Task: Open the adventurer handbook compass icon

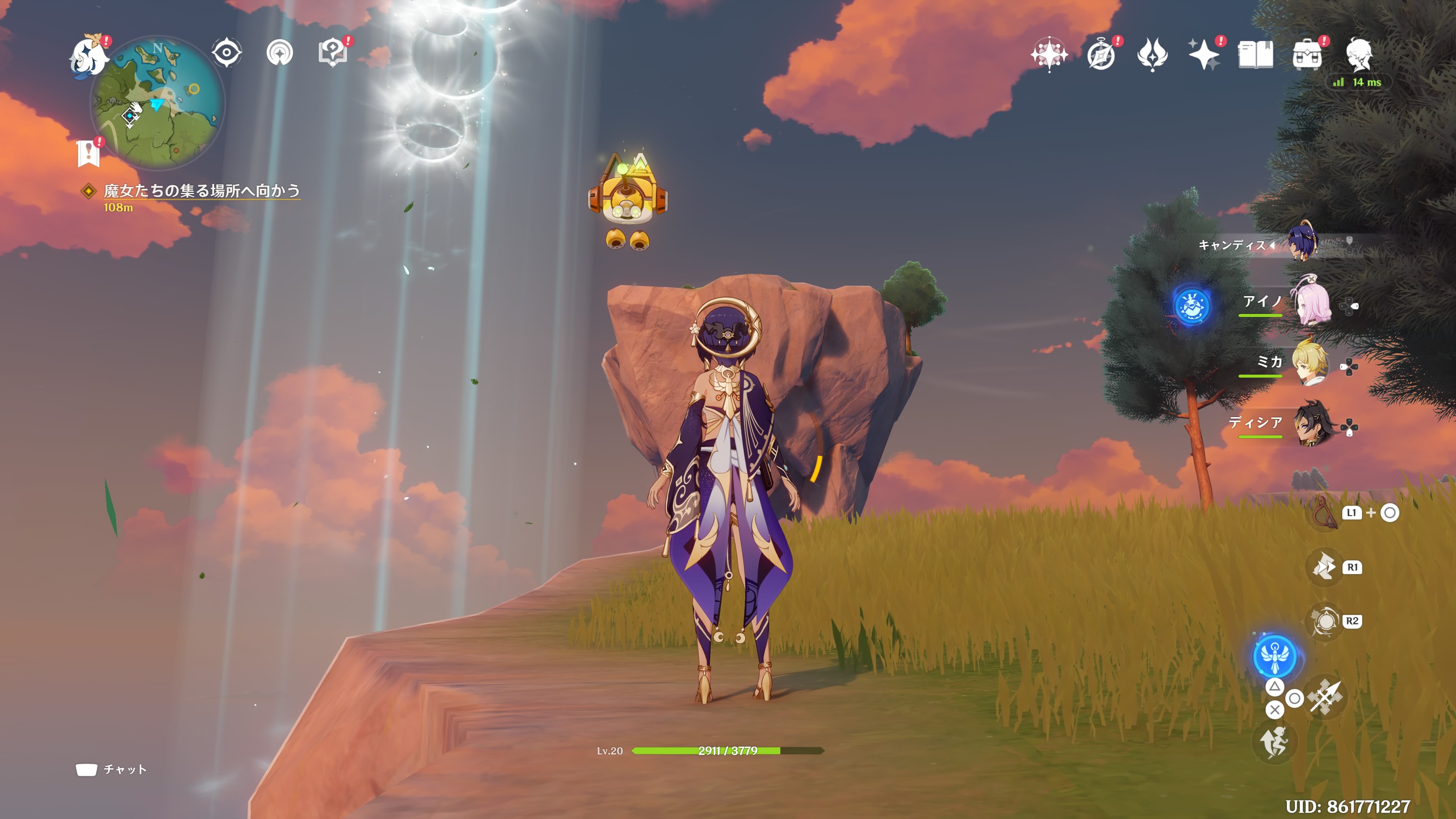Action: (1101, 55)
